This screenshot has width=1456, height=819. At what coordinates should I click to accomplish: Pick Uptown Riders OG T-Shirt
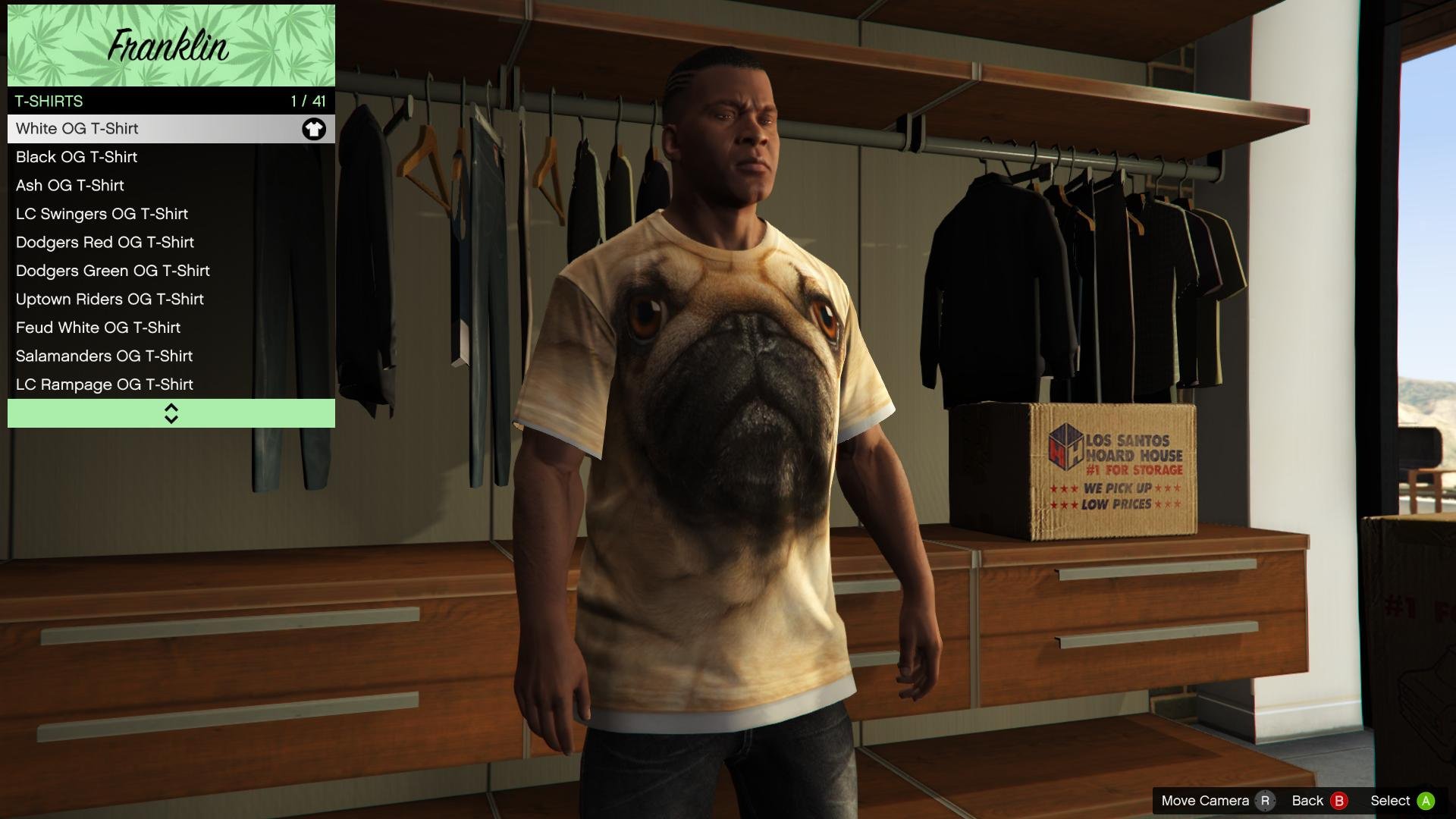[x=171, y=300]
